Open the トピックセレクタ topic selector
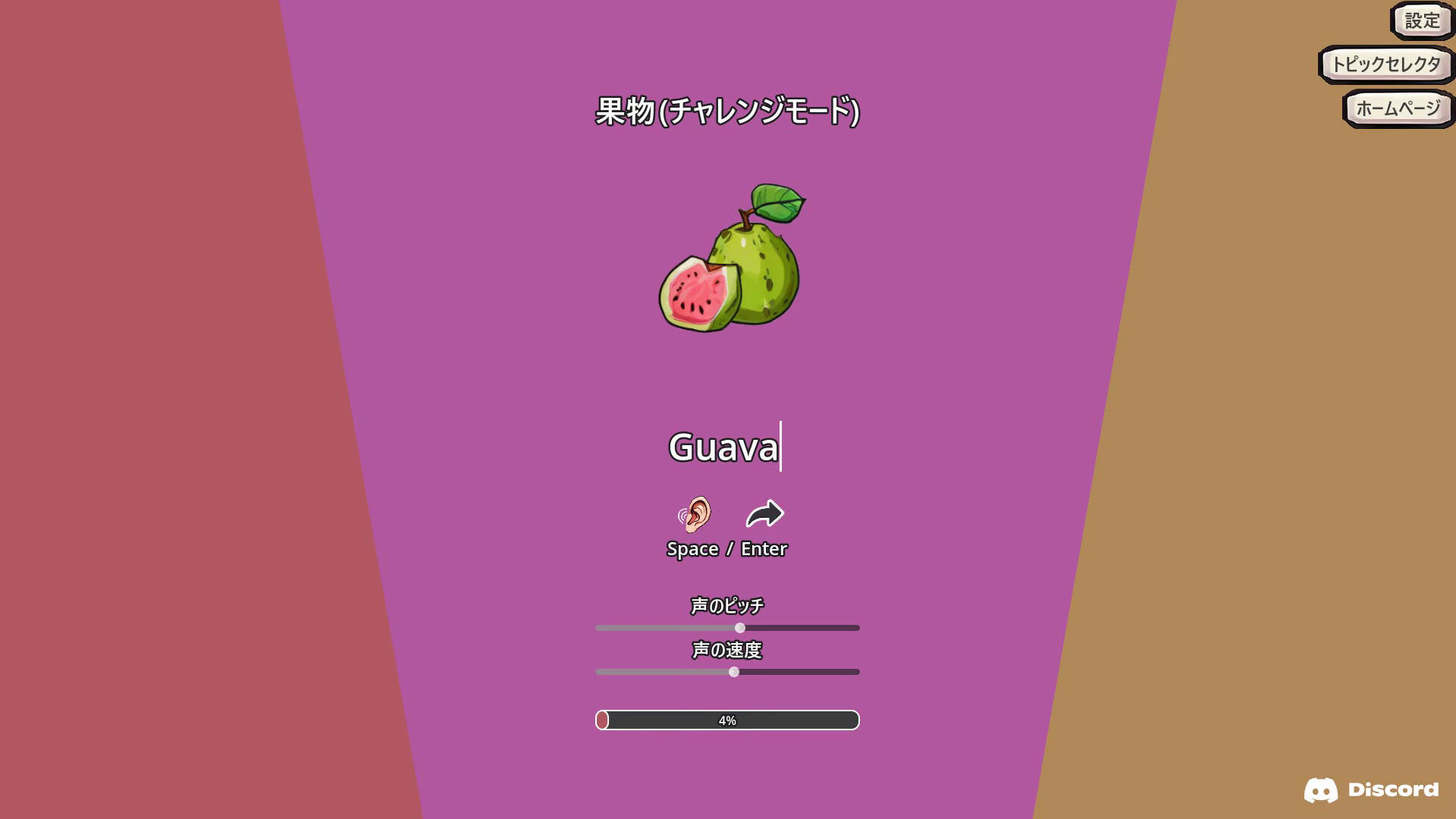The height and width of the screenshot is (819, 1456). 1384,65
